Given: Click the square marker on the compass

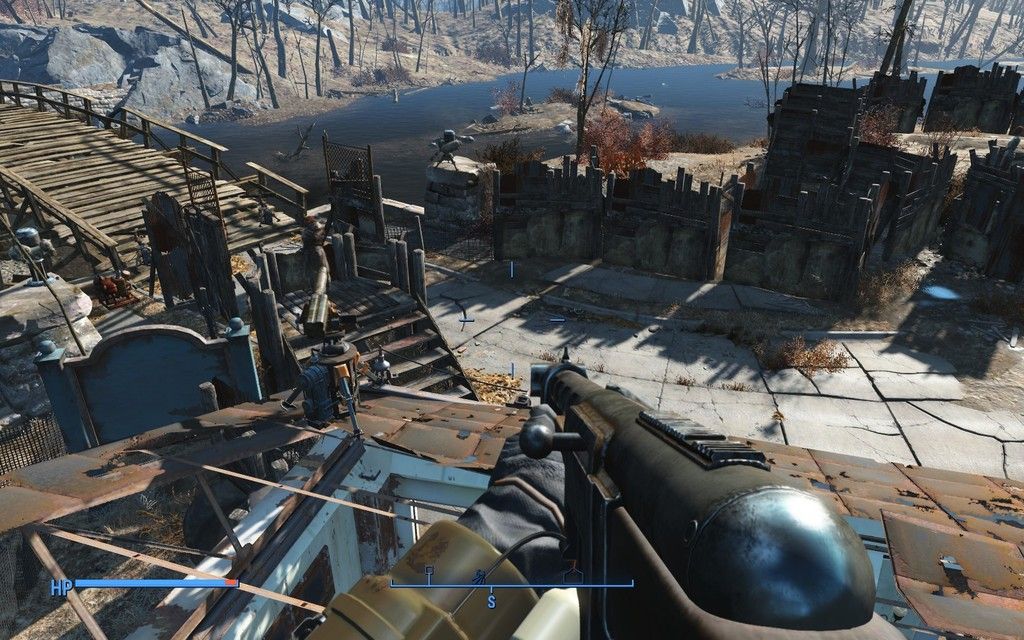Looking at the screenshot, I should (429, 571).
